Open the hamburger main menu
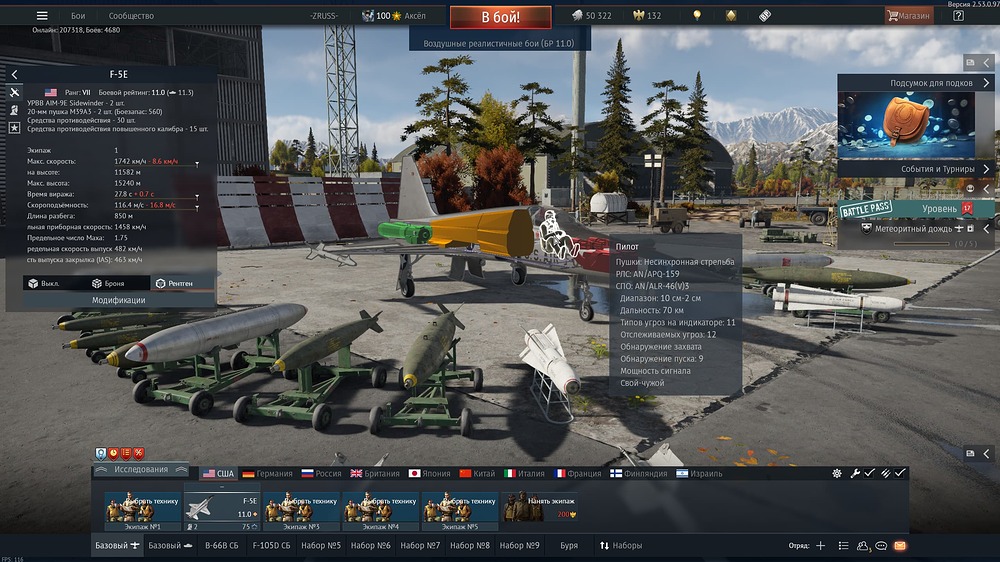This screenshot has height=562, width=1000. coord(42,16)
